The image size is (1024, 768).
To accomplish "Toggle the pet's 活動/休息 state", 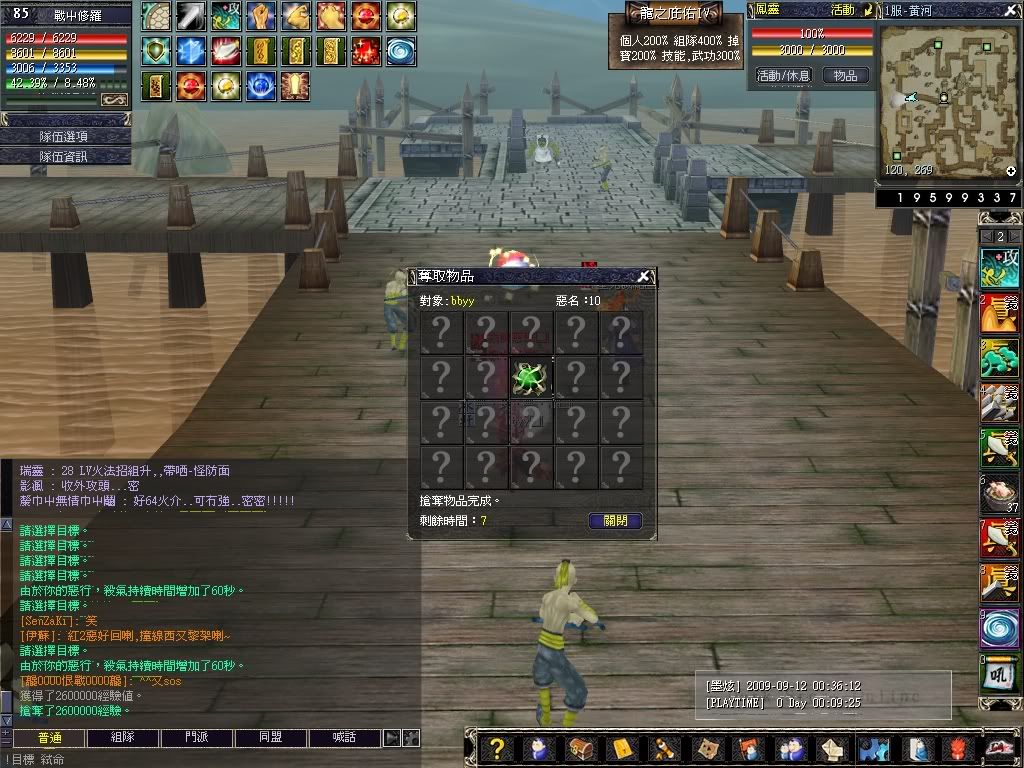I will pos(783,76).
